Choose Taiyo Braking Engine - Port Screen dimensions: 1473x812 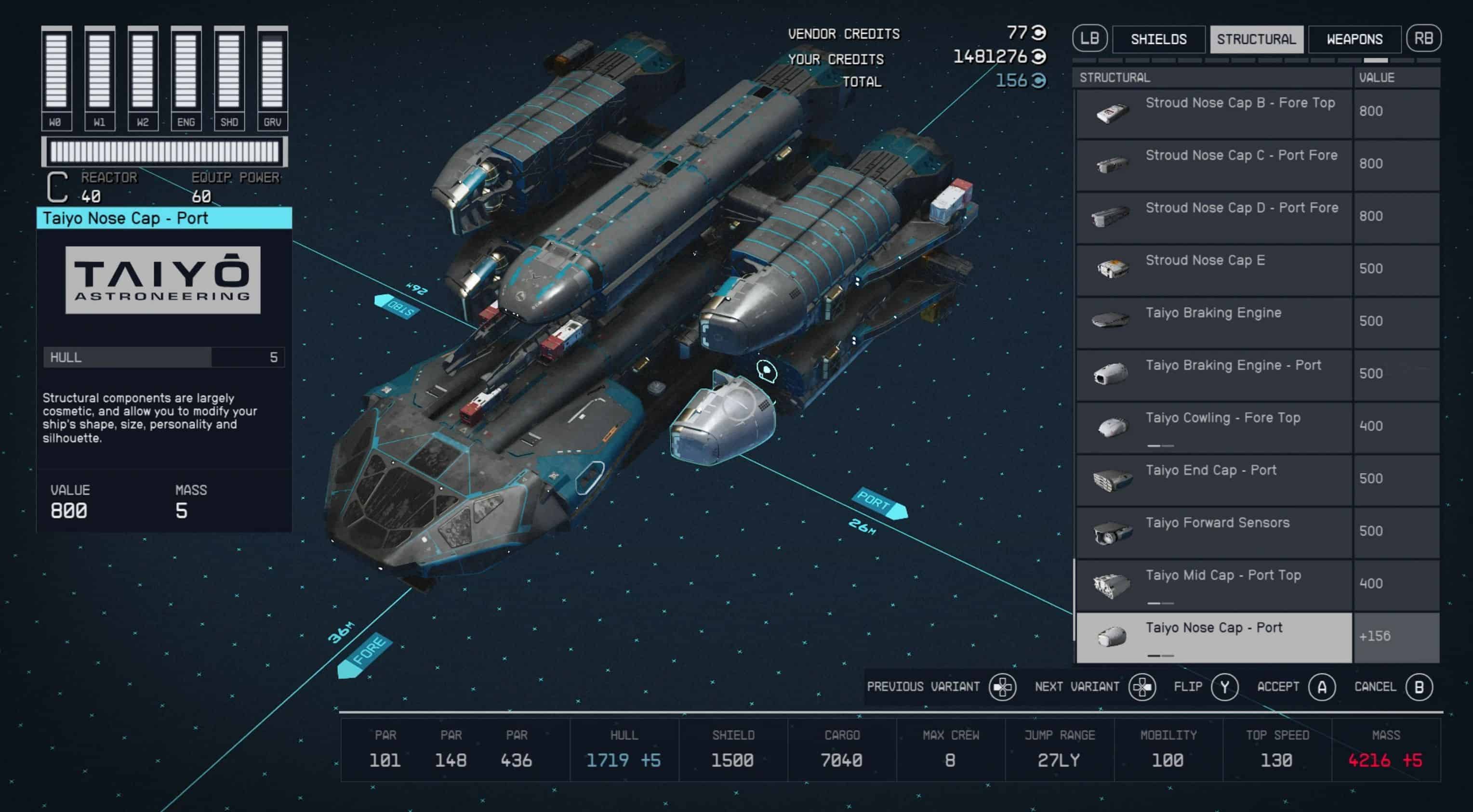tap(1214, 375)
